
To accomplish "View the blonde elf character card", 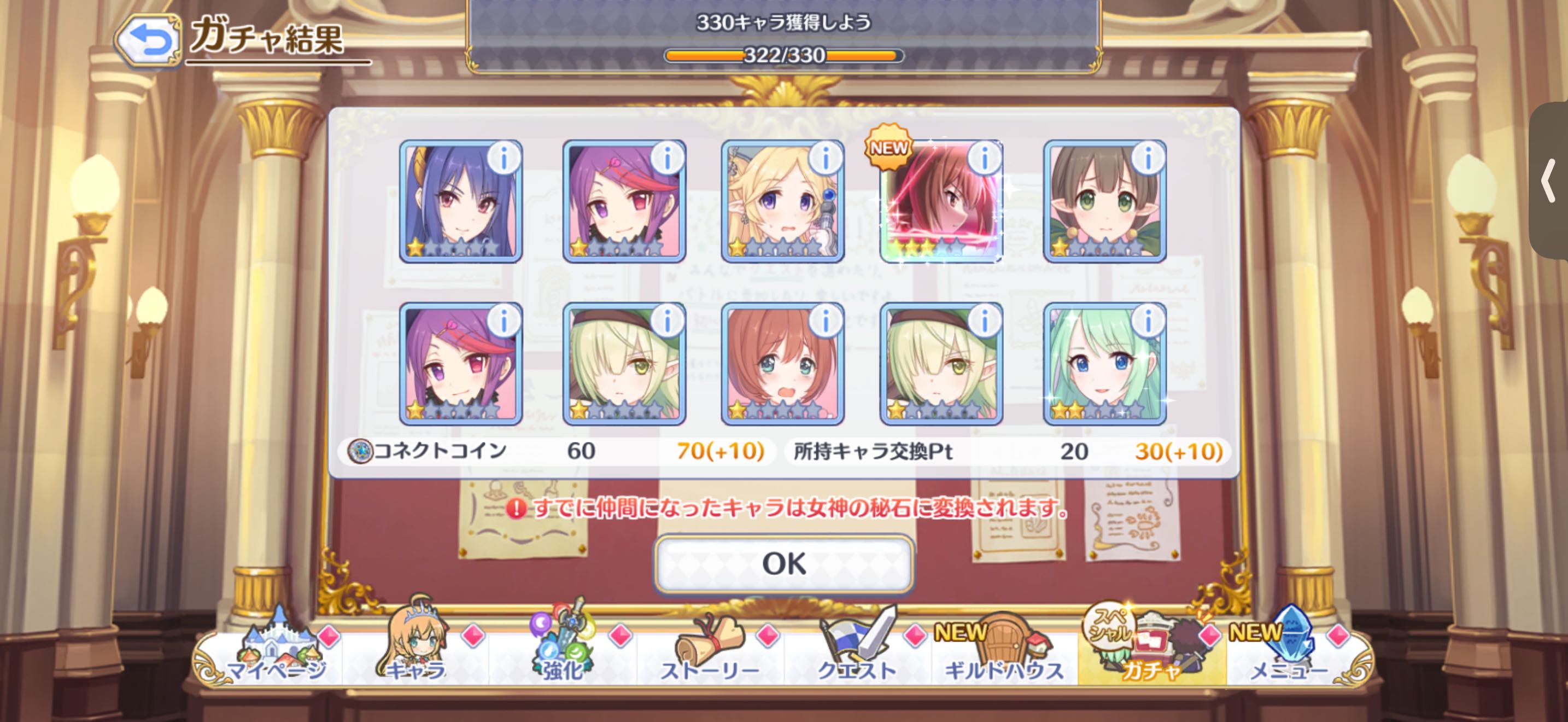I will (x=782, y=201).
